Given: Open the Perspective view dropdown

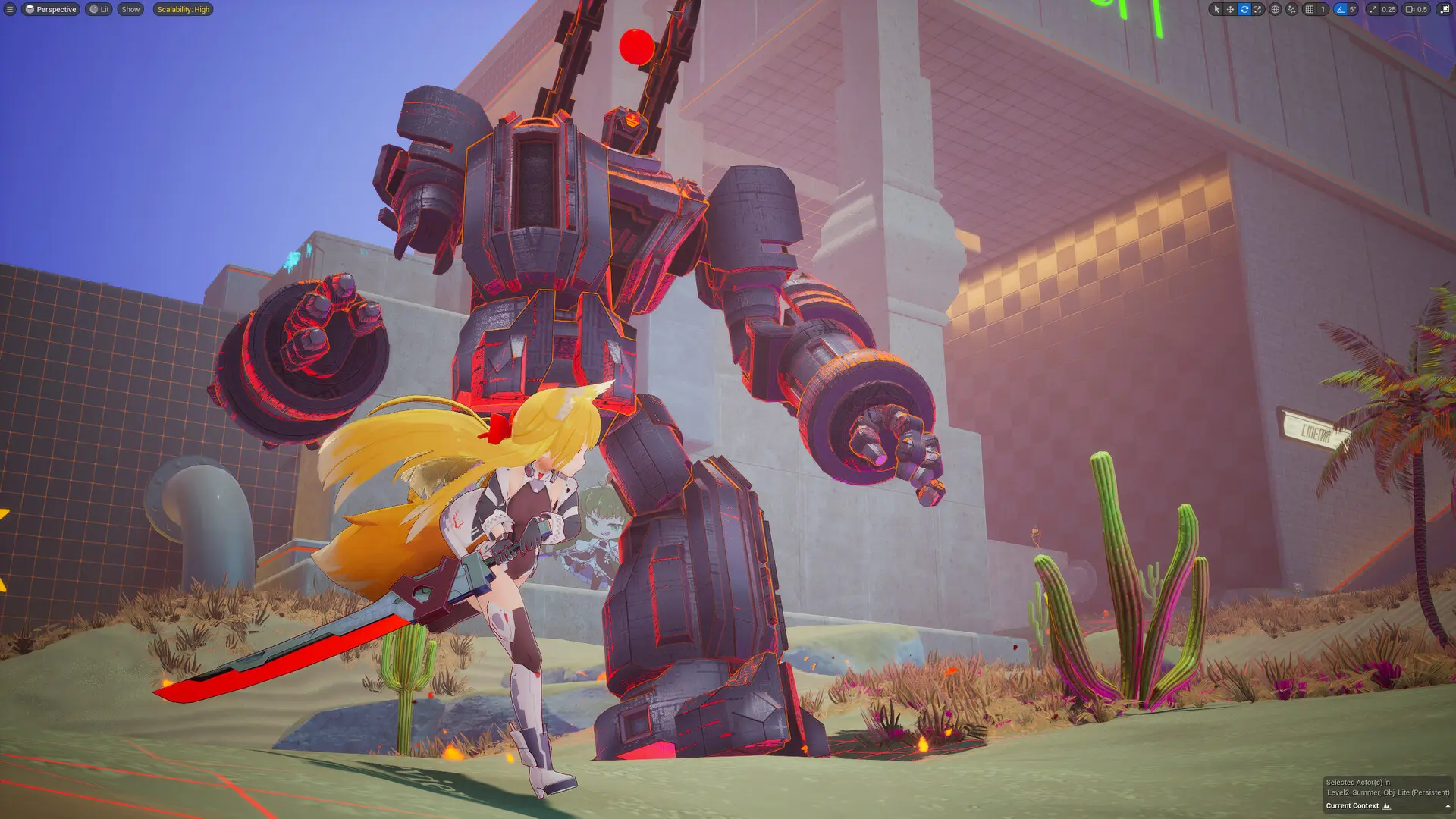Looking at the screenshot, I should click(x=51, y=9).
